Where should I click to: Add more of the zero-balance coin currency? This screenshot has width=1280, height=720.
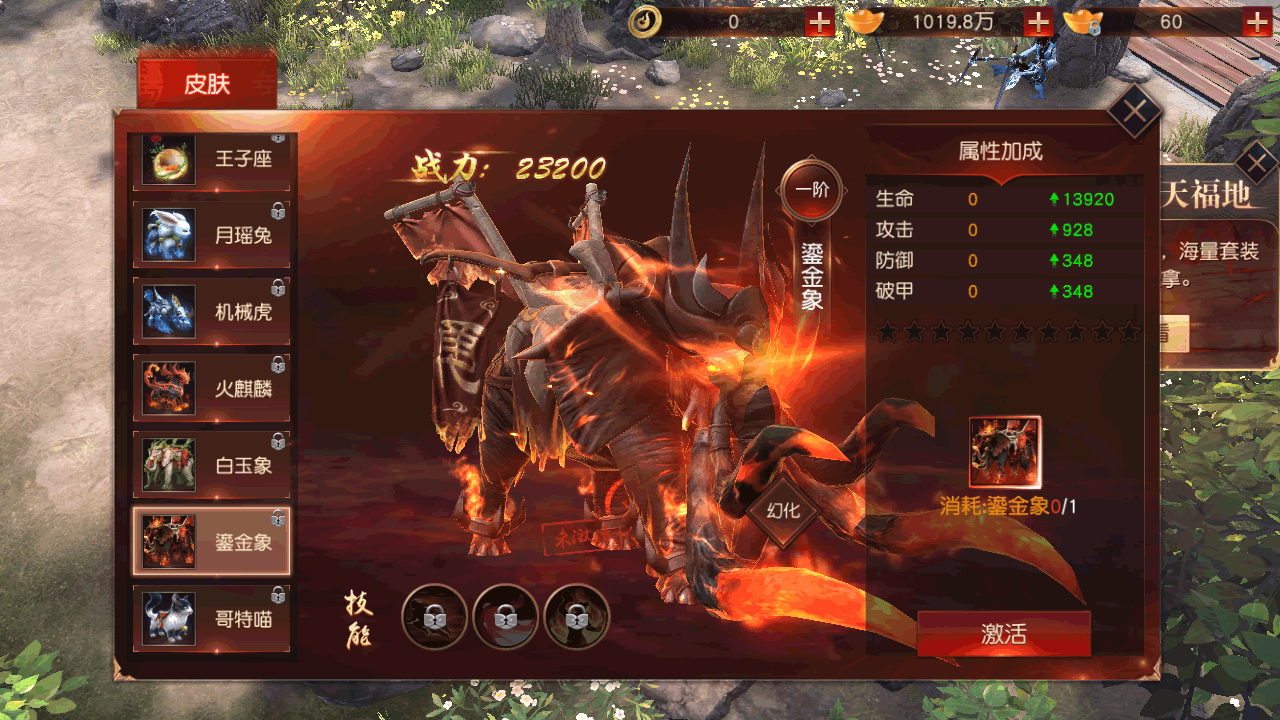819,22
